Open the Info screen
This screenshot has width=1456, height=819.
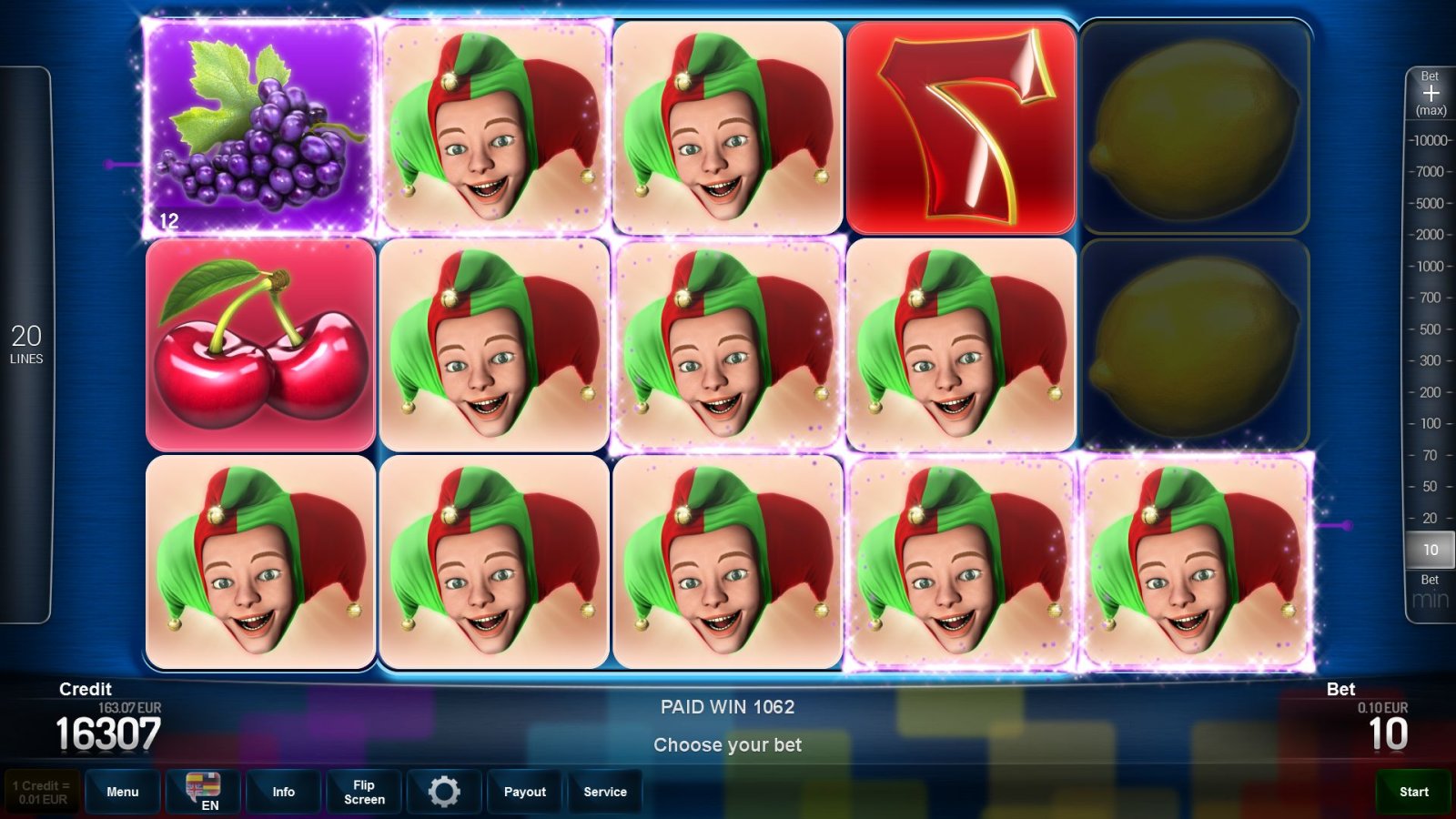(283, 792)
